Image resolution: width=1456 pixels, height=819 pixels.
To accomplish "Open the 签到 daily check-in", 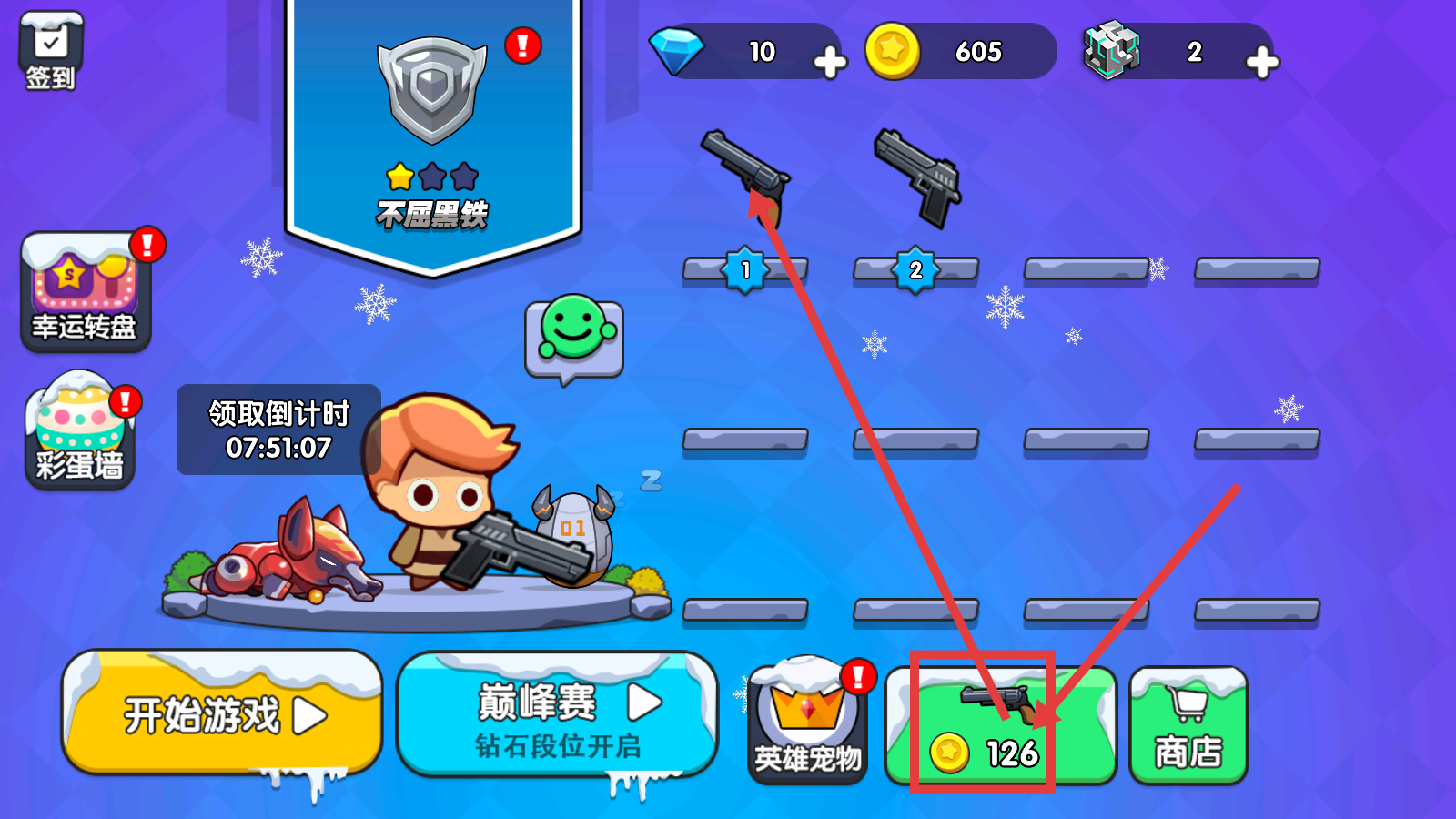I will 51,51.
